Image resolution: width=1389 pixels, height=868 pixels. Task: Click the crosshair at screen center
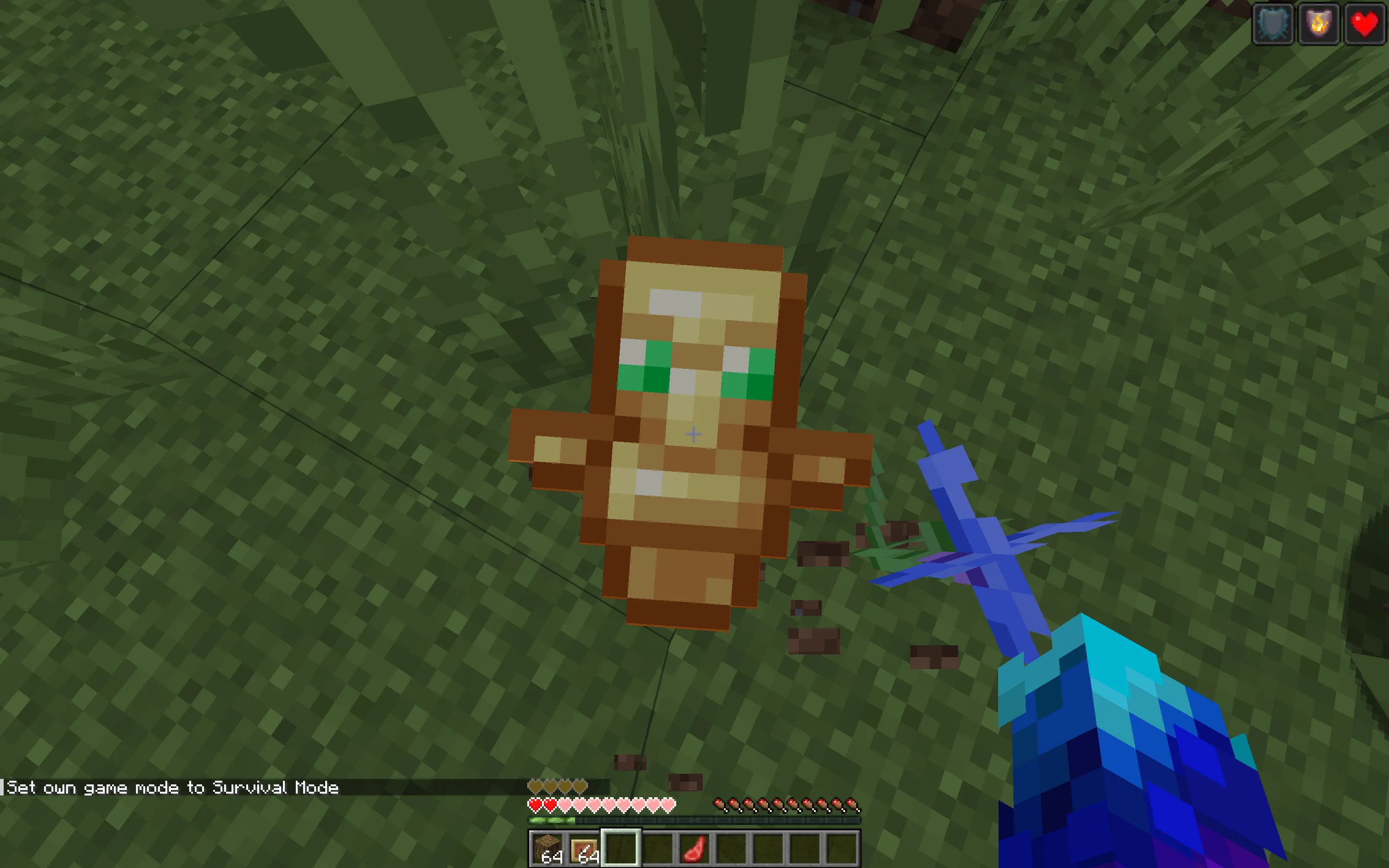(x=694, y=434)
